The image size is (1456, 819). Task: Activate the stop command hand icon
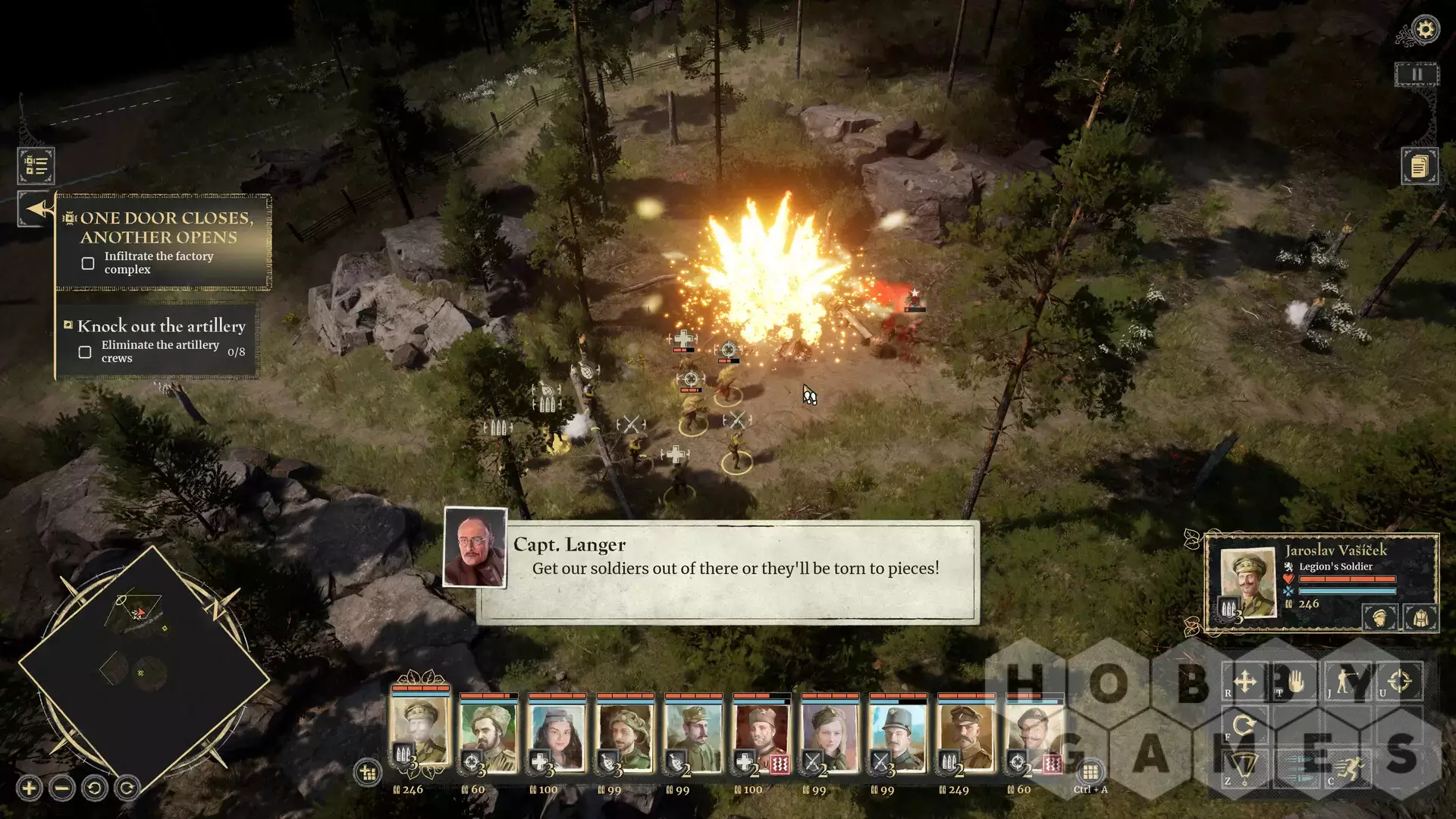[x=1296, y=681]
